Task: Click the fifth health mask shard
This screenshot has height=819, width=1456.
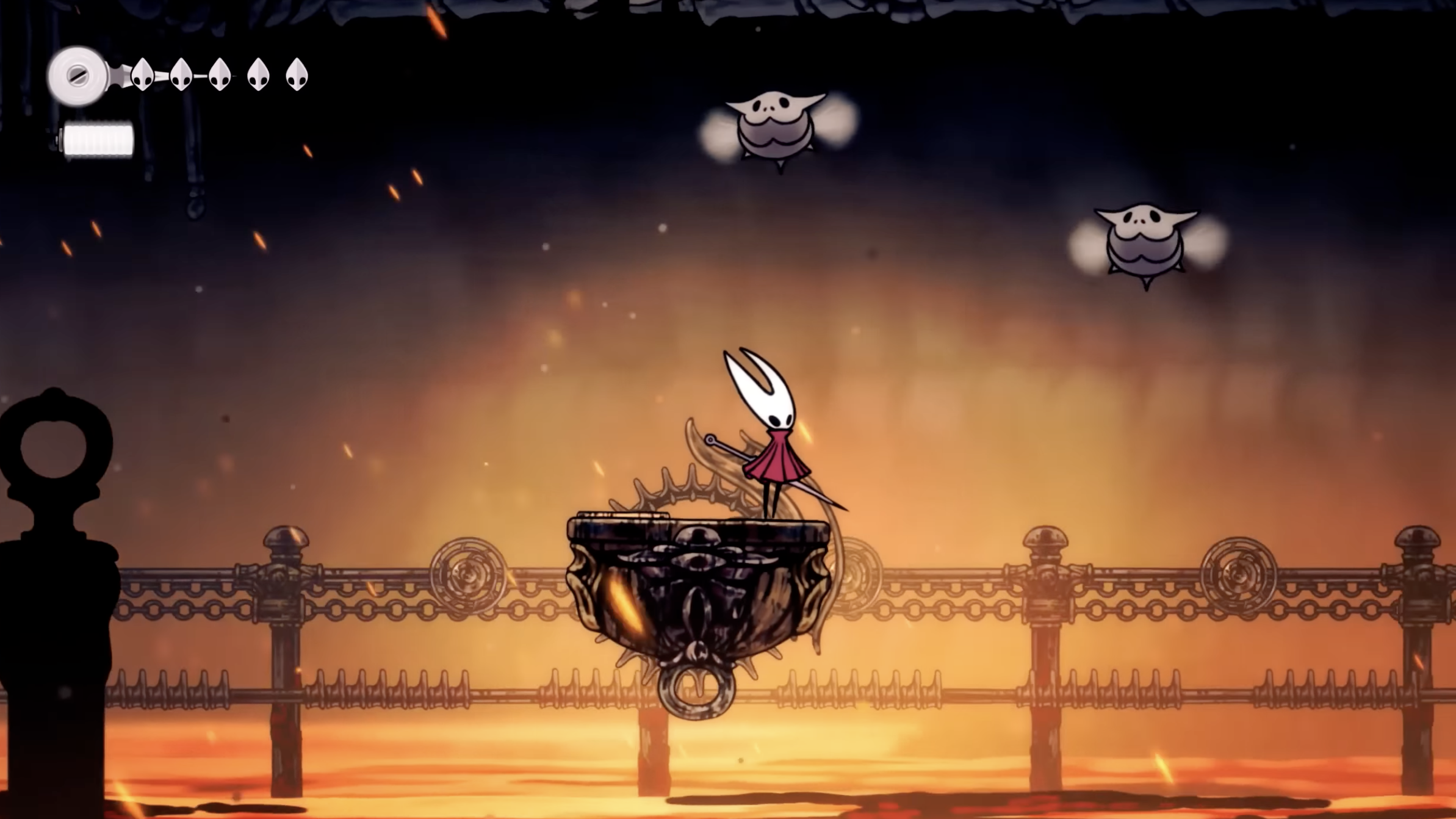Action: [x=297, y=76]
